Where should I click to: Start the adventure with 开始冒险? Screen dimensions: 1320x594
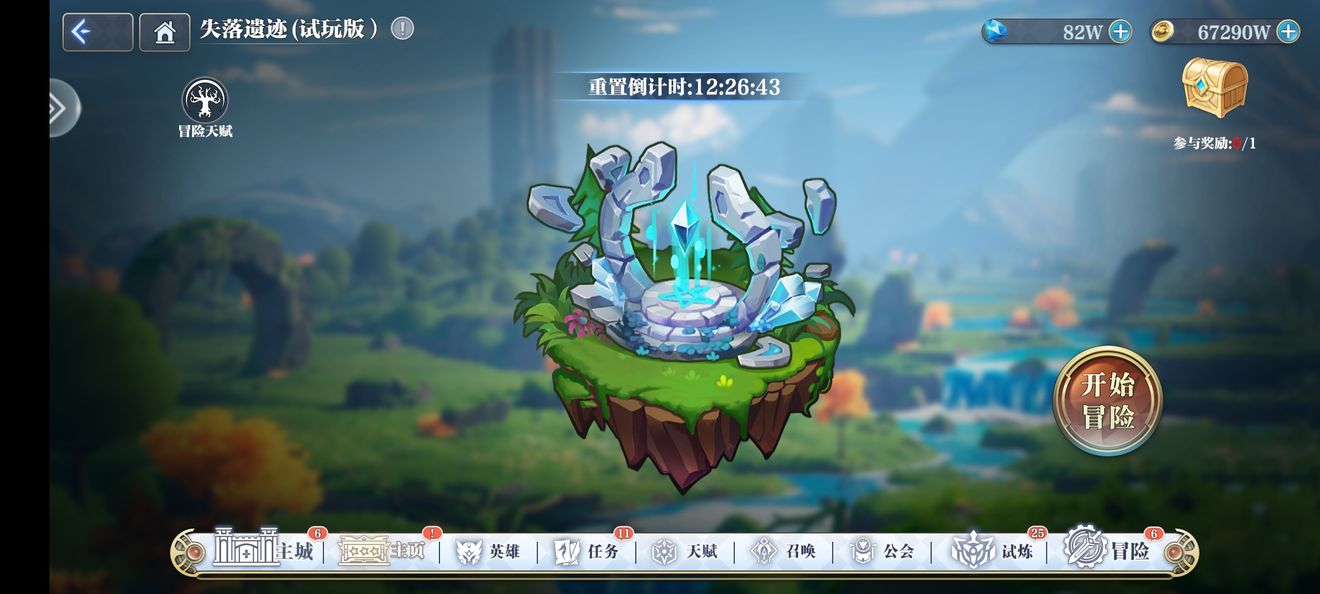pos(1108,401)
